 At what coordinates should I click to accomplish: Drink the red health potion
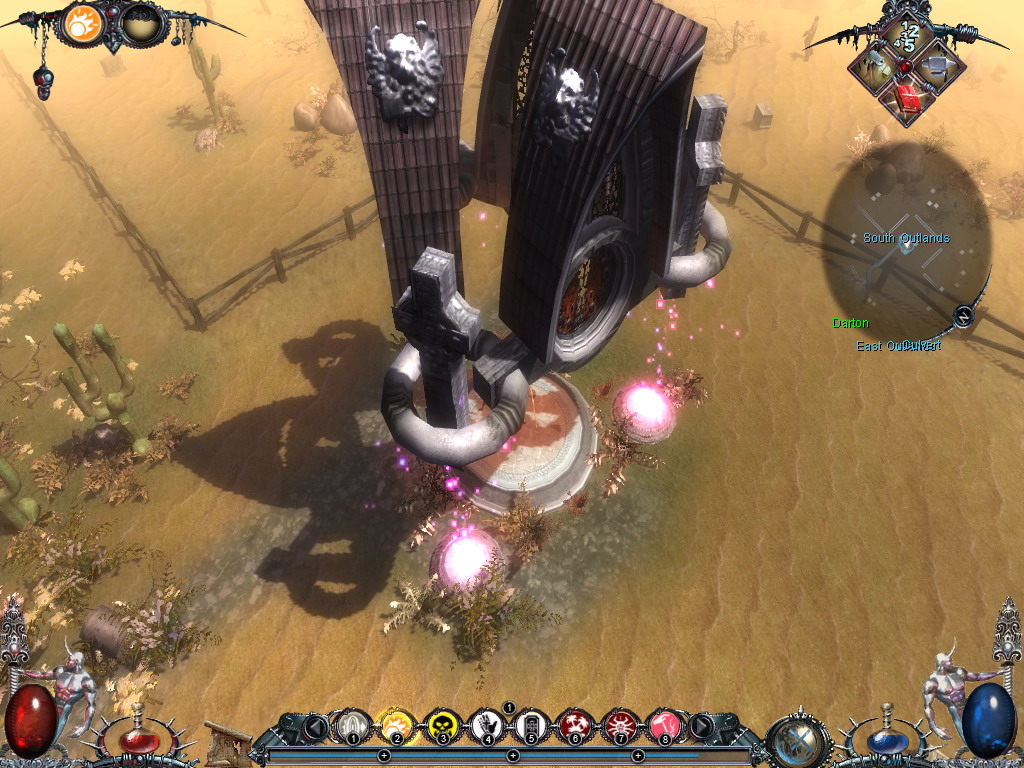tap(141, 739)
